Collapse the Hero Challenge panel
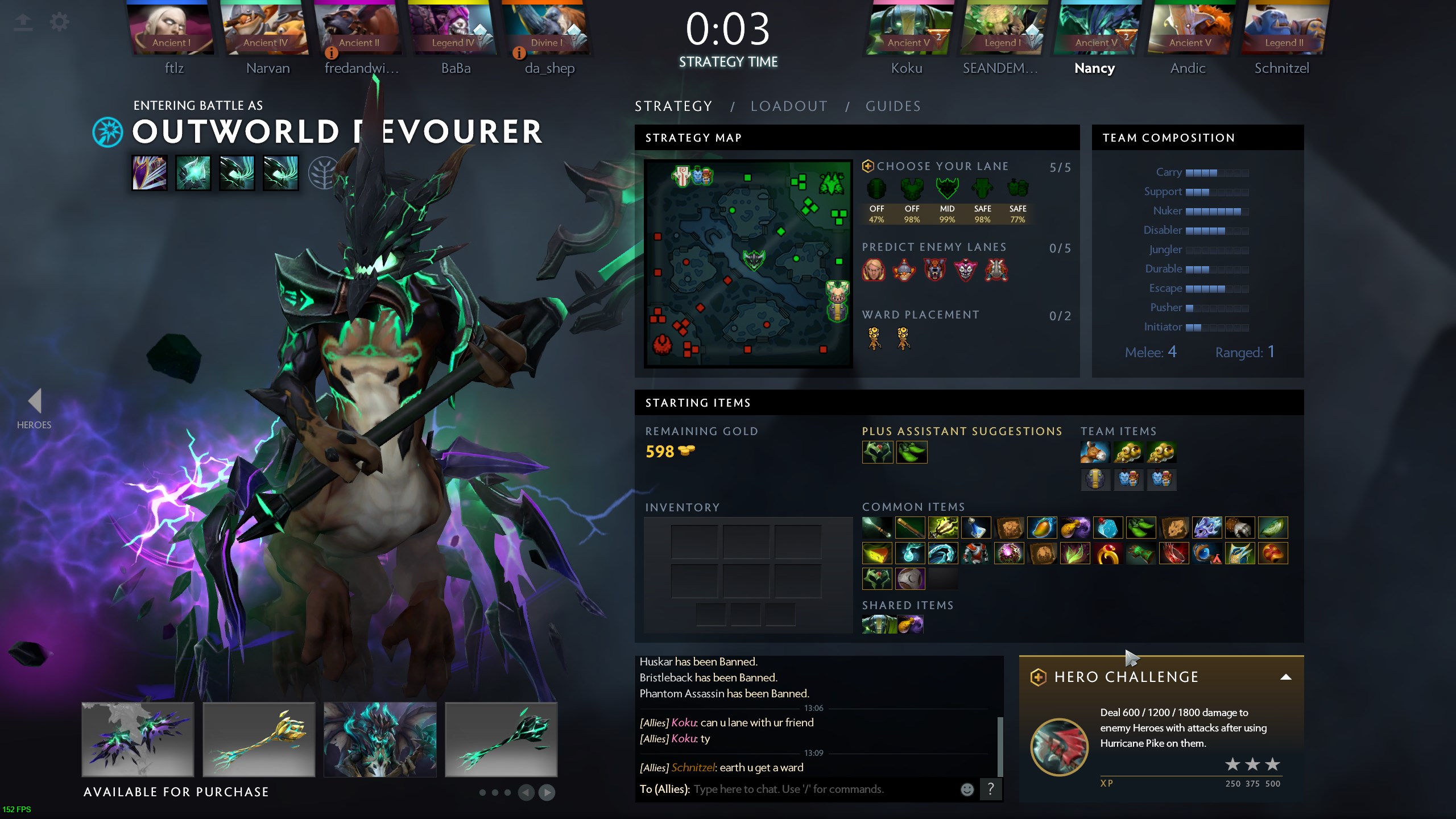The height and width of the screenshot is (819, 1456). pos(1285,677)
